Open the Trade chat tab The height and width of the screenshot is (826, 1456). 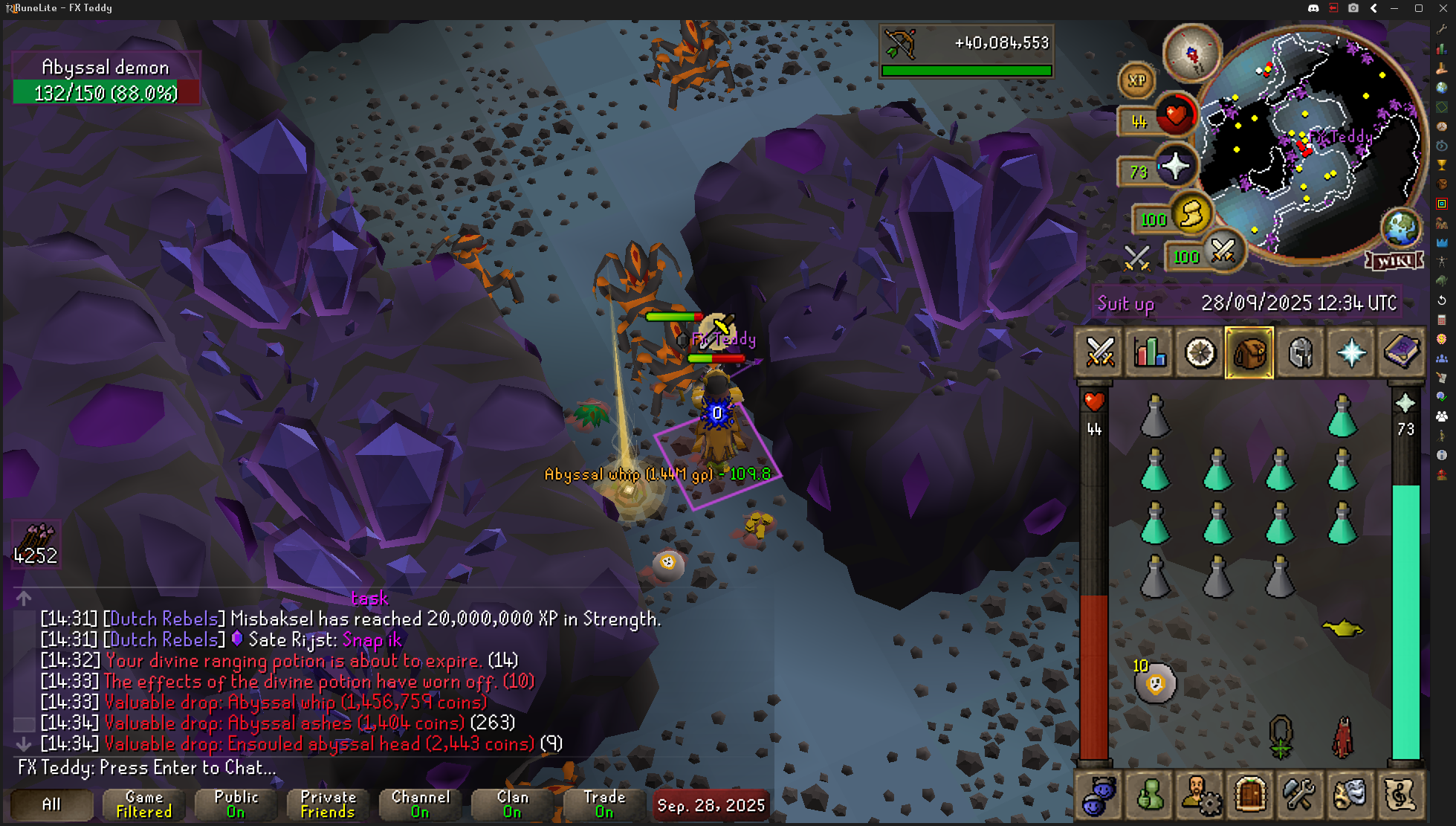[x=604, y=804]
